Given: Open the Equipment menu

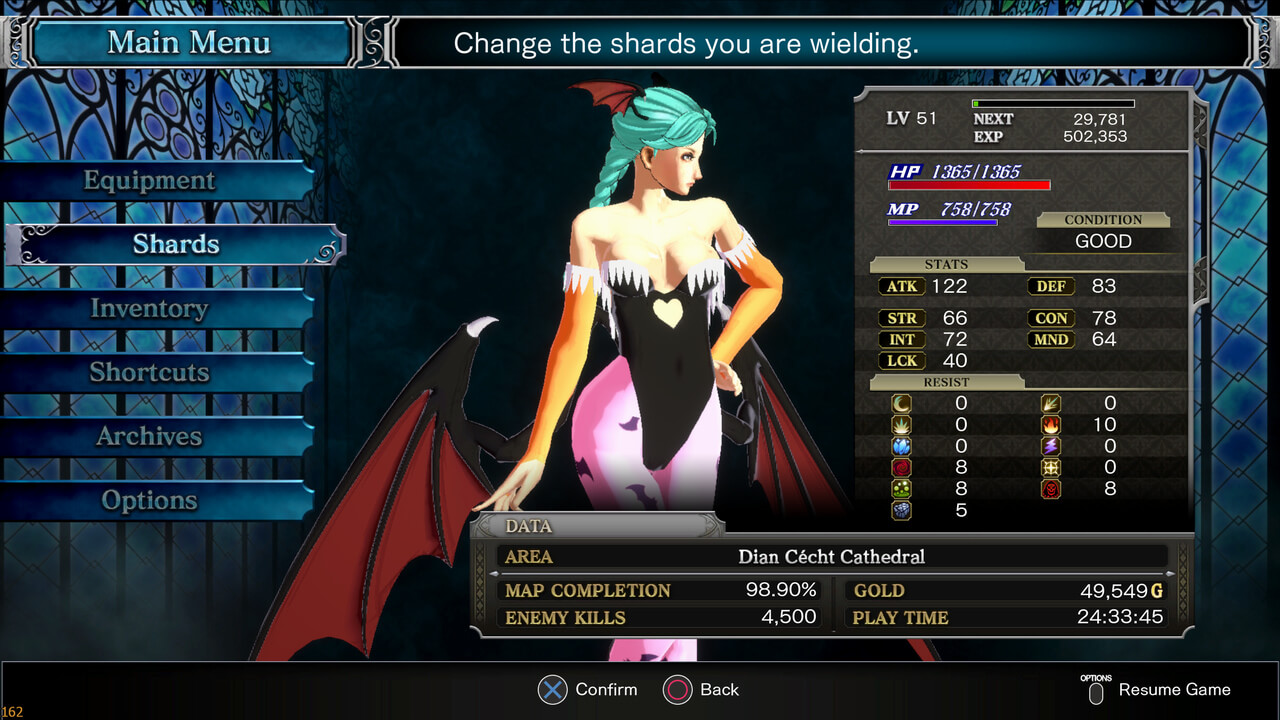Looking at the screenshot, I should (150, 181).
